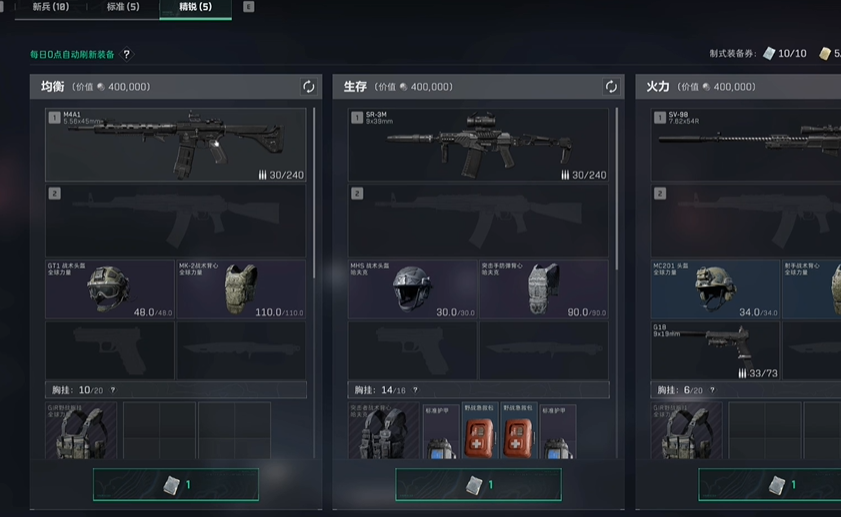Select the G18 pistol slot
Viewport: 841px width, 517px height.
coord(715,350)
